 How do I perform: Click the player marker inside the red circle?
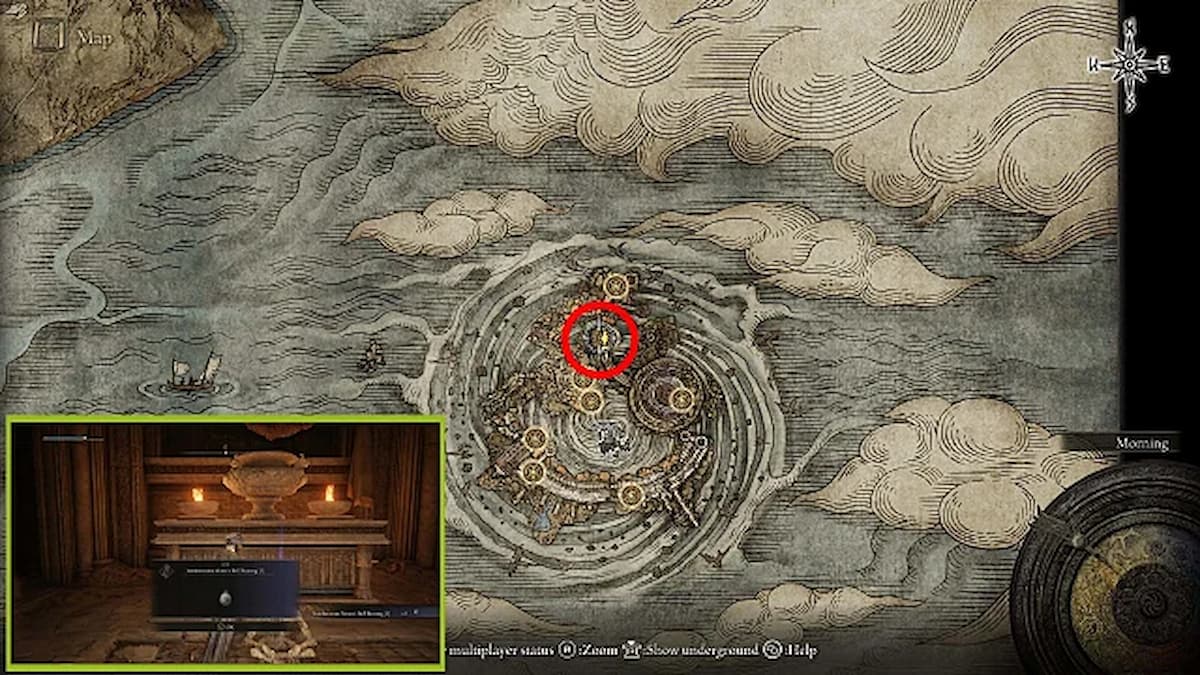[600, 341]
